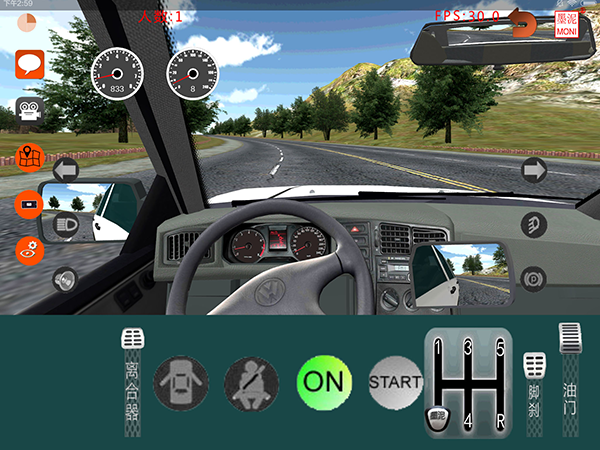
Task: Open the map with the orange pin icon
Action: tap(30, 158)
